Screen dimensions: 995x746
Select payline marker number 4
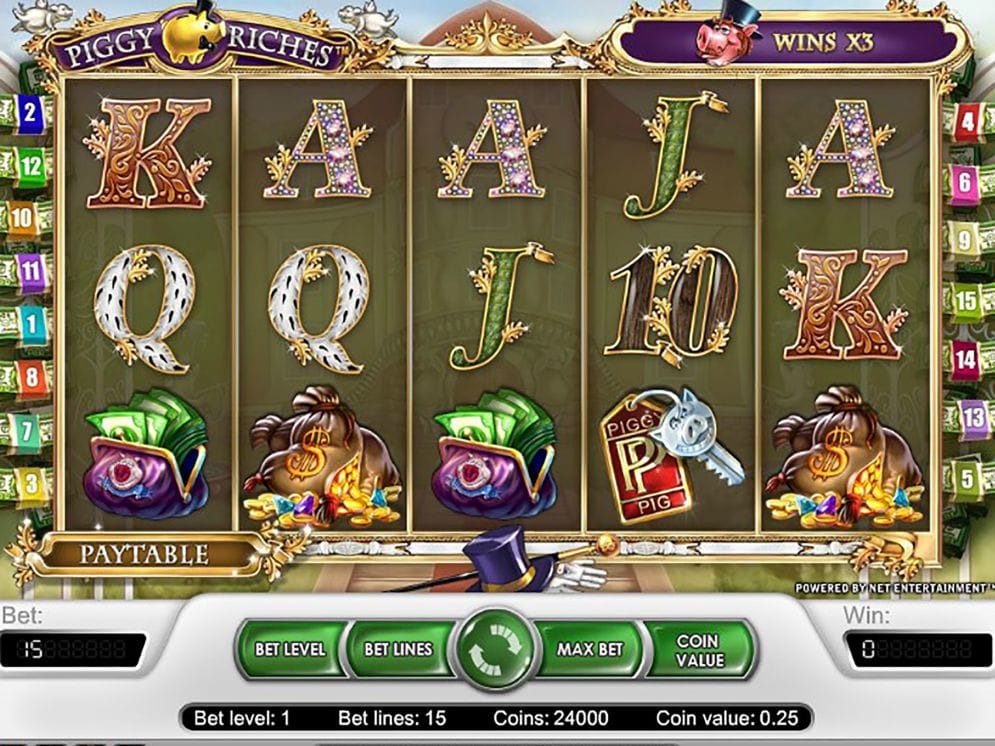(x=966, y=123)
